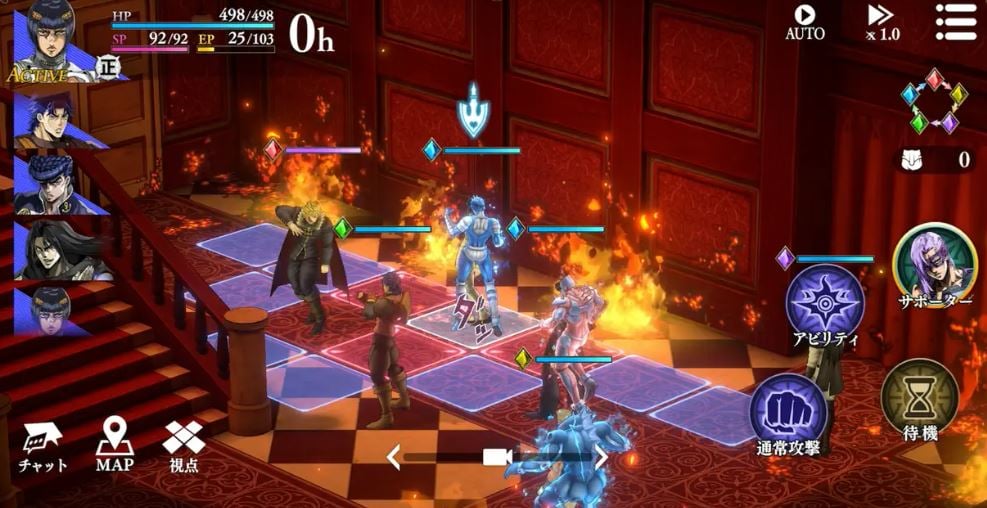
Task: Open the アビリティ ability menu
Action: coord(825,305)
